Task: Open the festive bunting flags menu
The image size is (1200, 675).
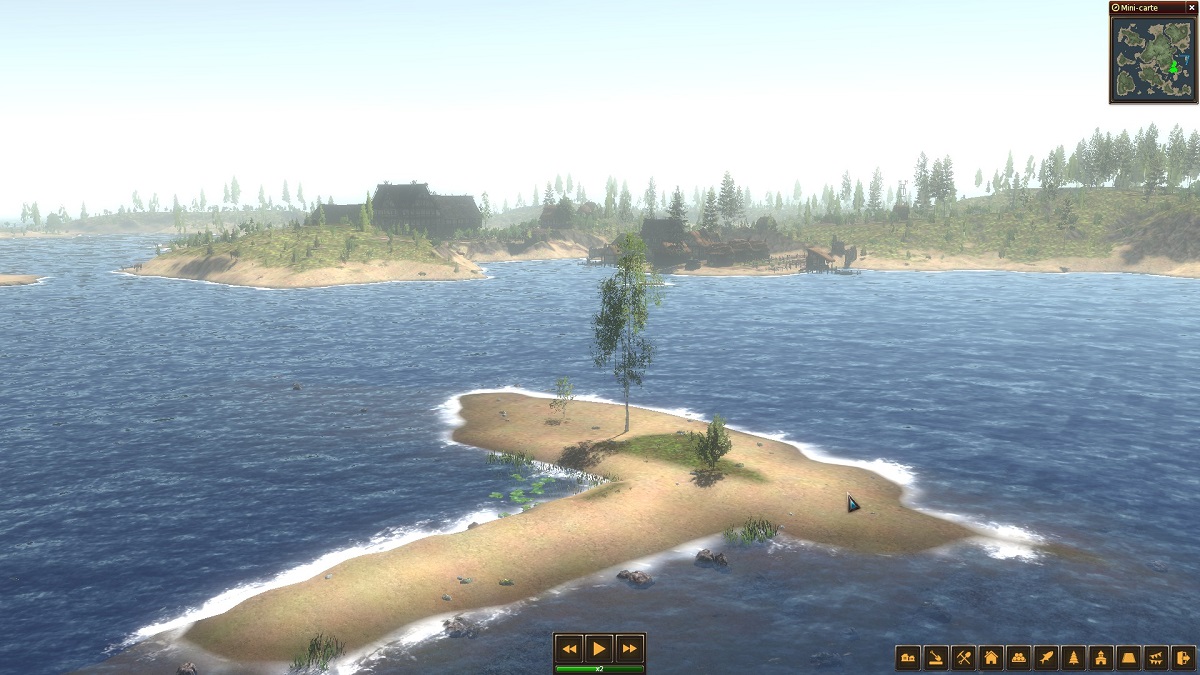Action: [1156, 657]
